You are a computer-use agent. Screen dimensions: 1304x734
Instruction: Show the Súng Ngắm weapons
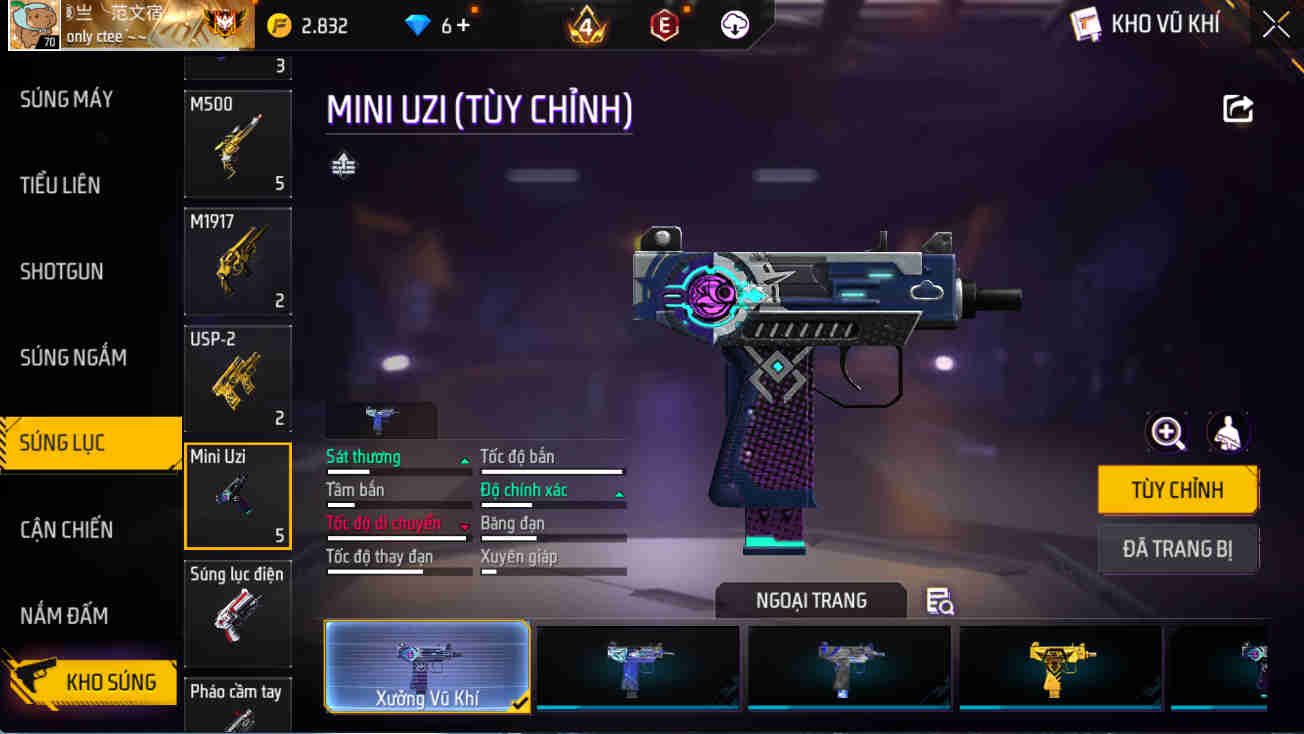pos(73,357)
